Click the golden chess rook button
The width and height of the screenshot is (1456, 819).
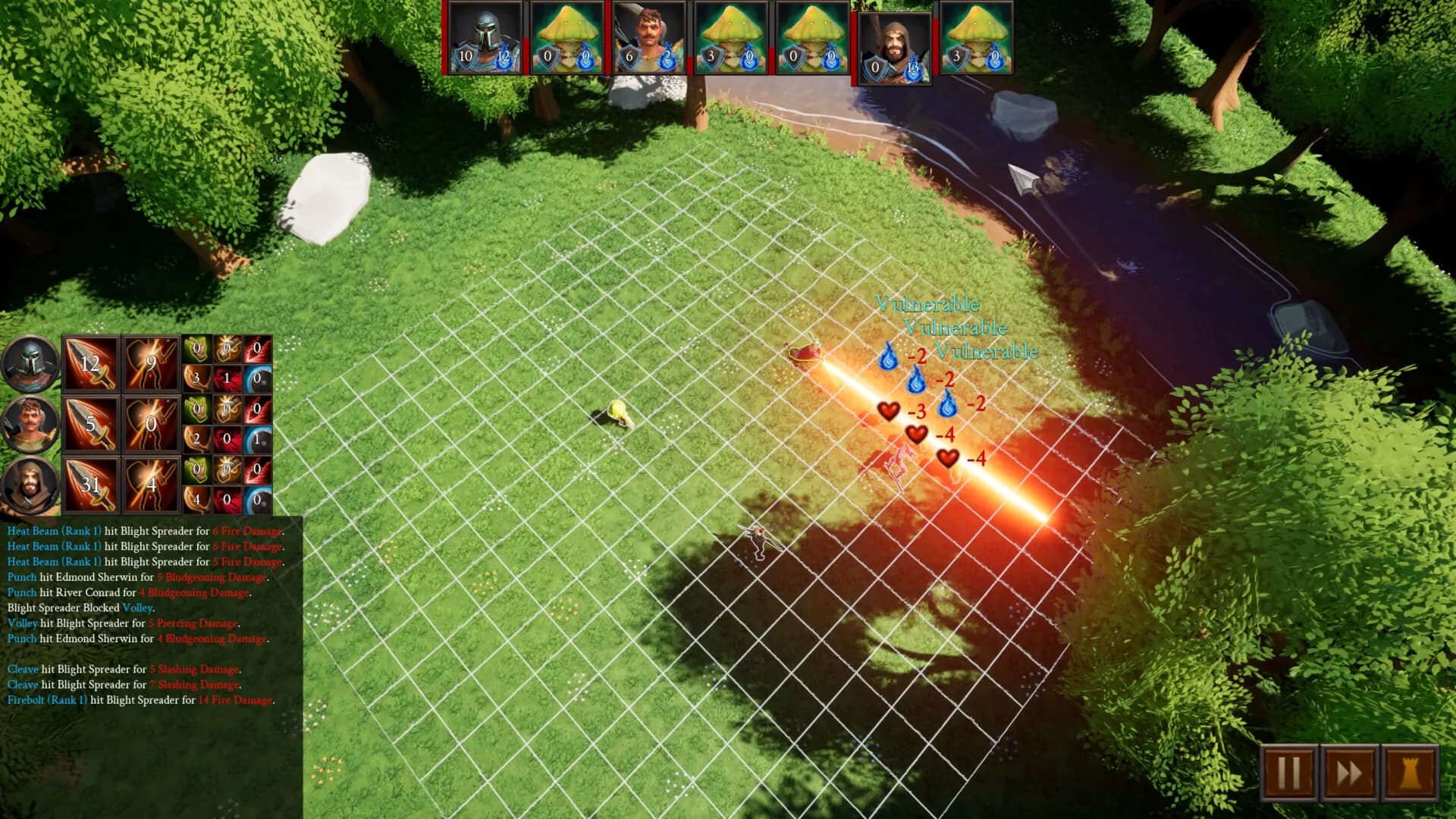click(1410, 773)
